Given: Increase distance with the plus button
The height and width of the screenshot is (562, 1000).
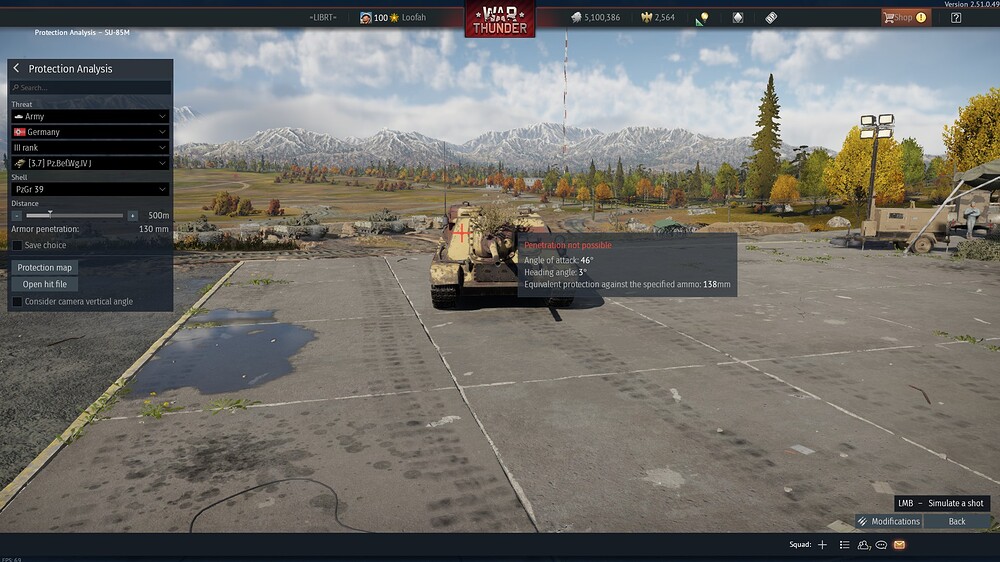Looking at the screenshot, I should click(132, 215).
